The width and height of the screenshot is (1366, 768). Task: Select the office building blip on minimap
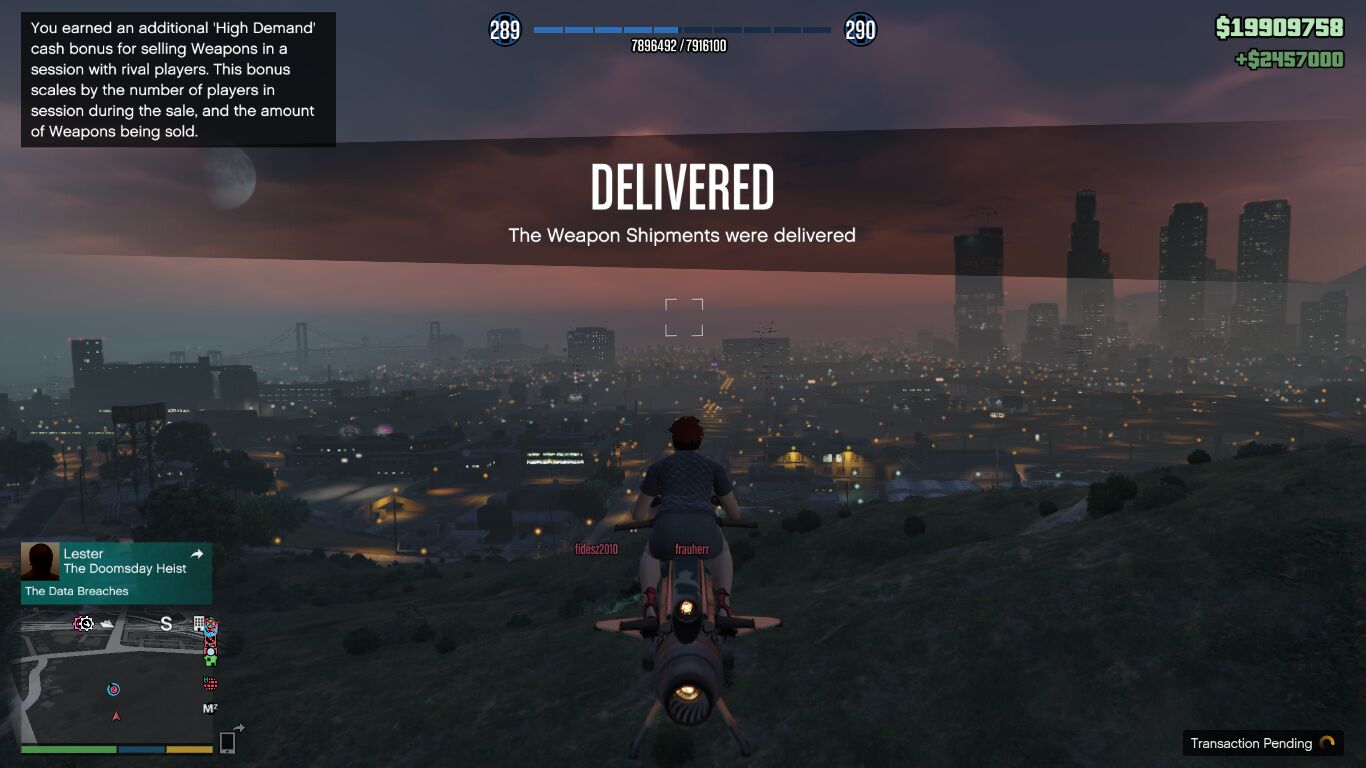(x=199, y=623)
